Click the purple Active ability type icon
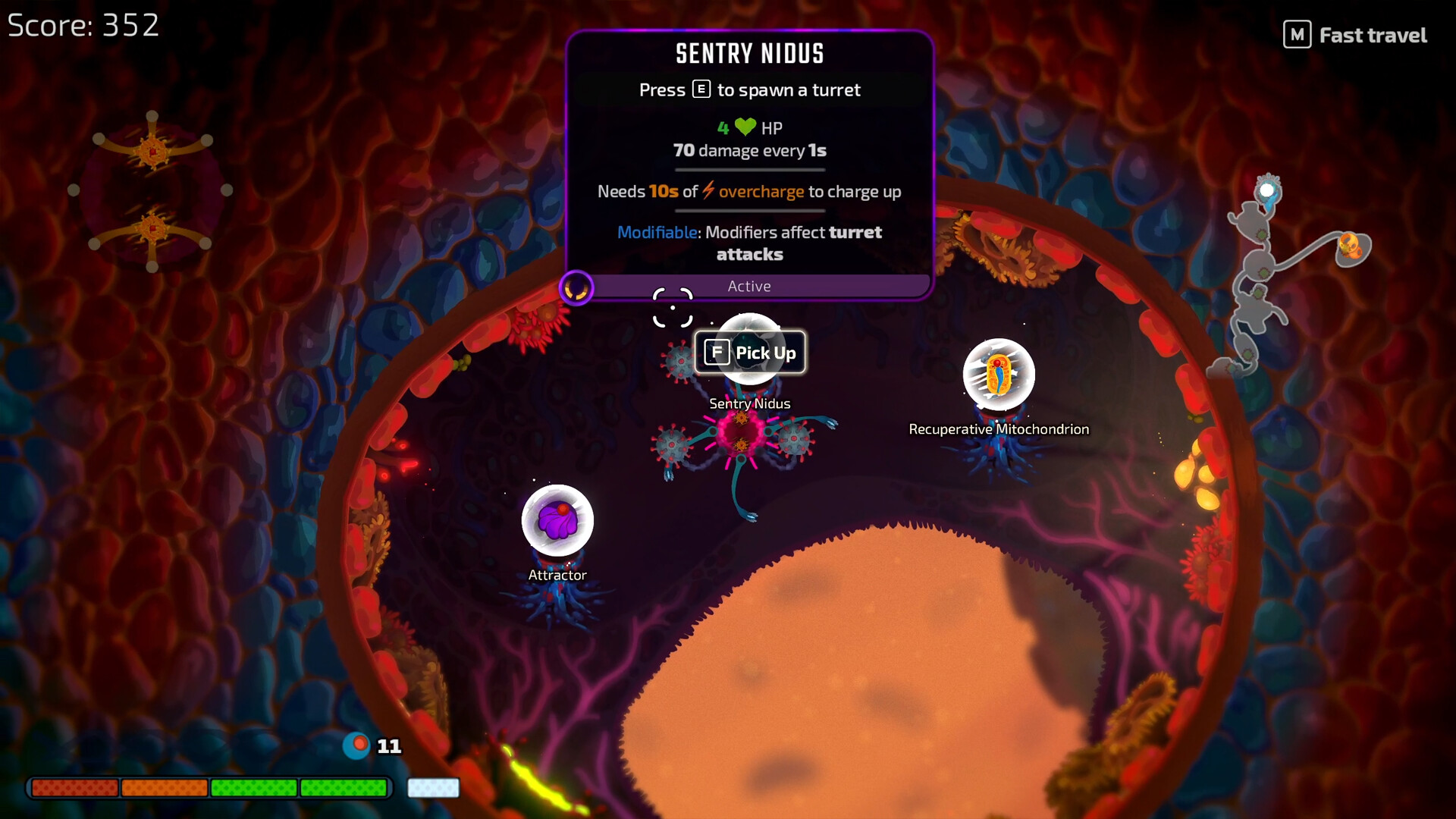Image resolution: width=1456 pixels, height=819 pixels. pyautogui.click(x=576, y=288)
